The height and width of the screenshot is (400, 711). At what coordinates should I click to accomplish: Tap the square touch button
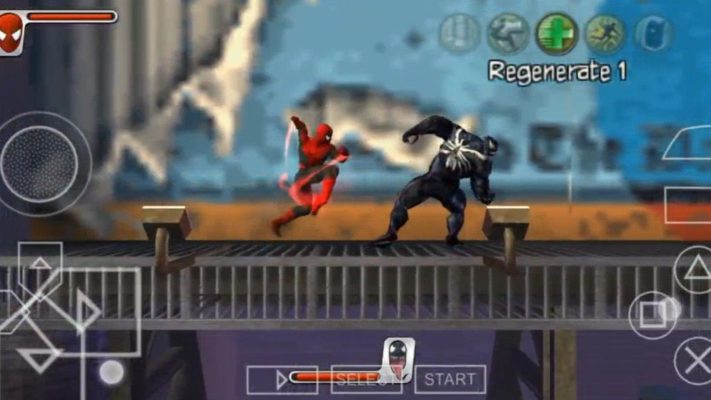tap(652, 314)
